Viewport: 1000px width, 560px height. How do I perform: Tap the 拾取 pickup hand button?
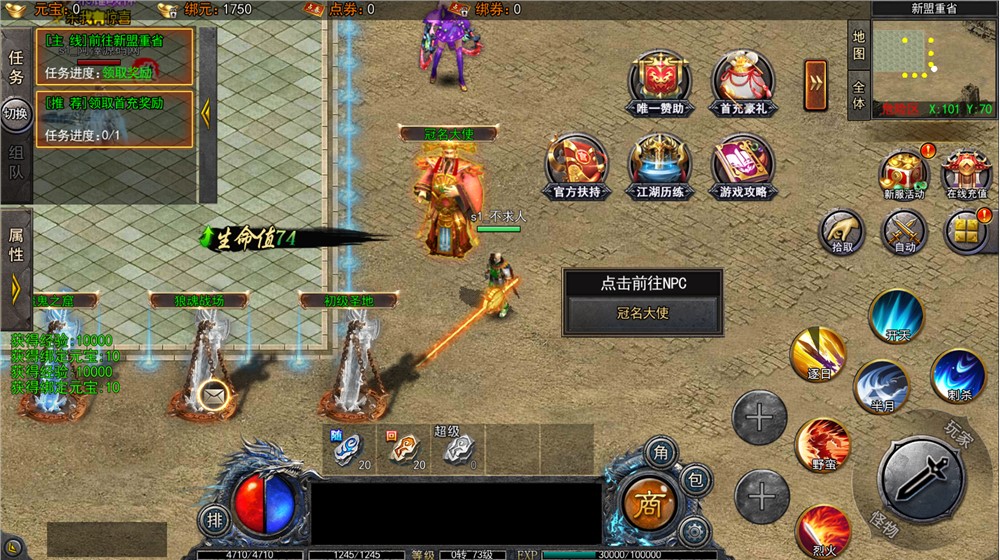click(842, 231)
